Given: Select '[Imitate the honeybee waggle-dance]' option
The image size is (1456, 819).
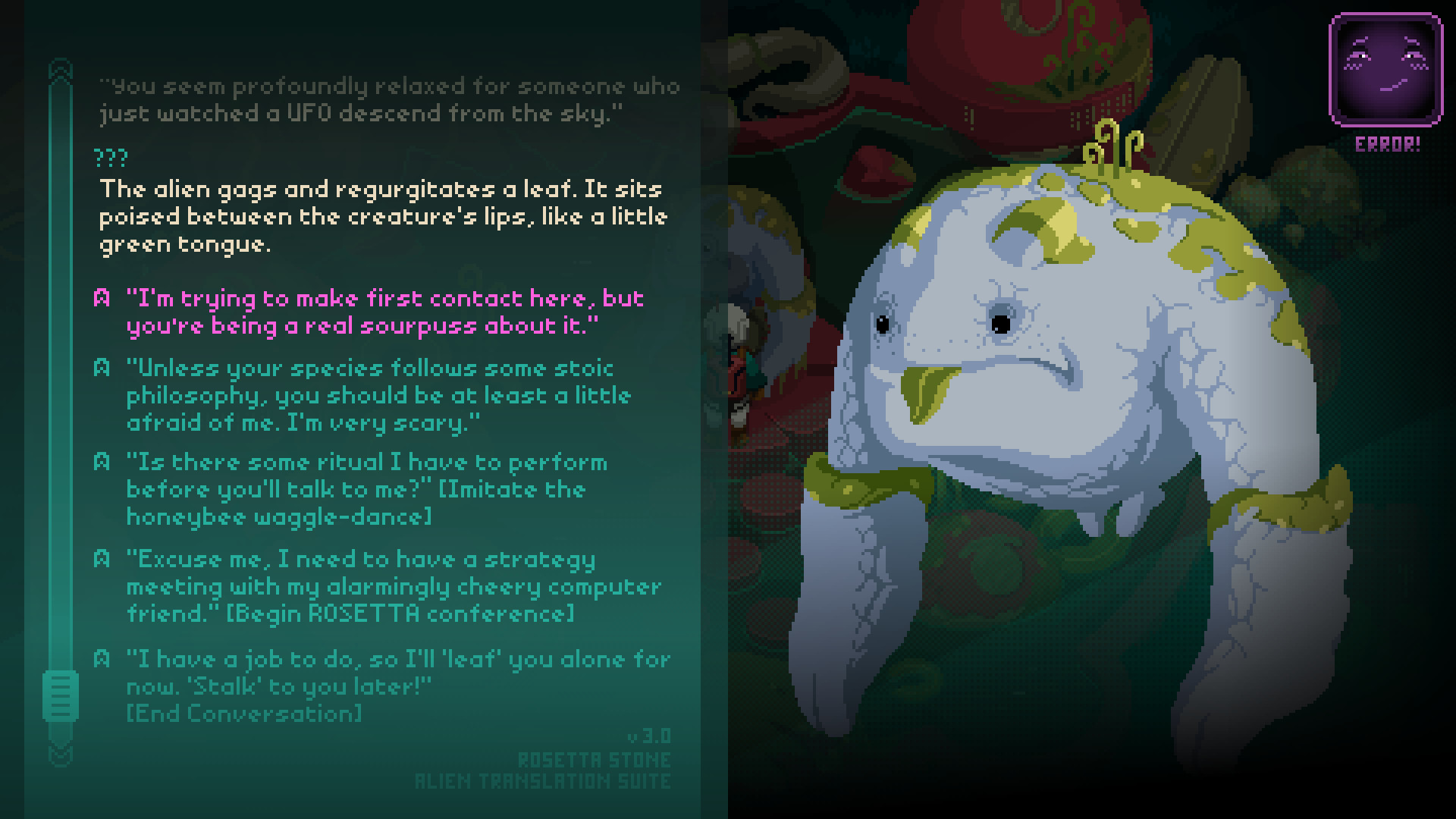Looking at the screenshot, I should [364, 489].
